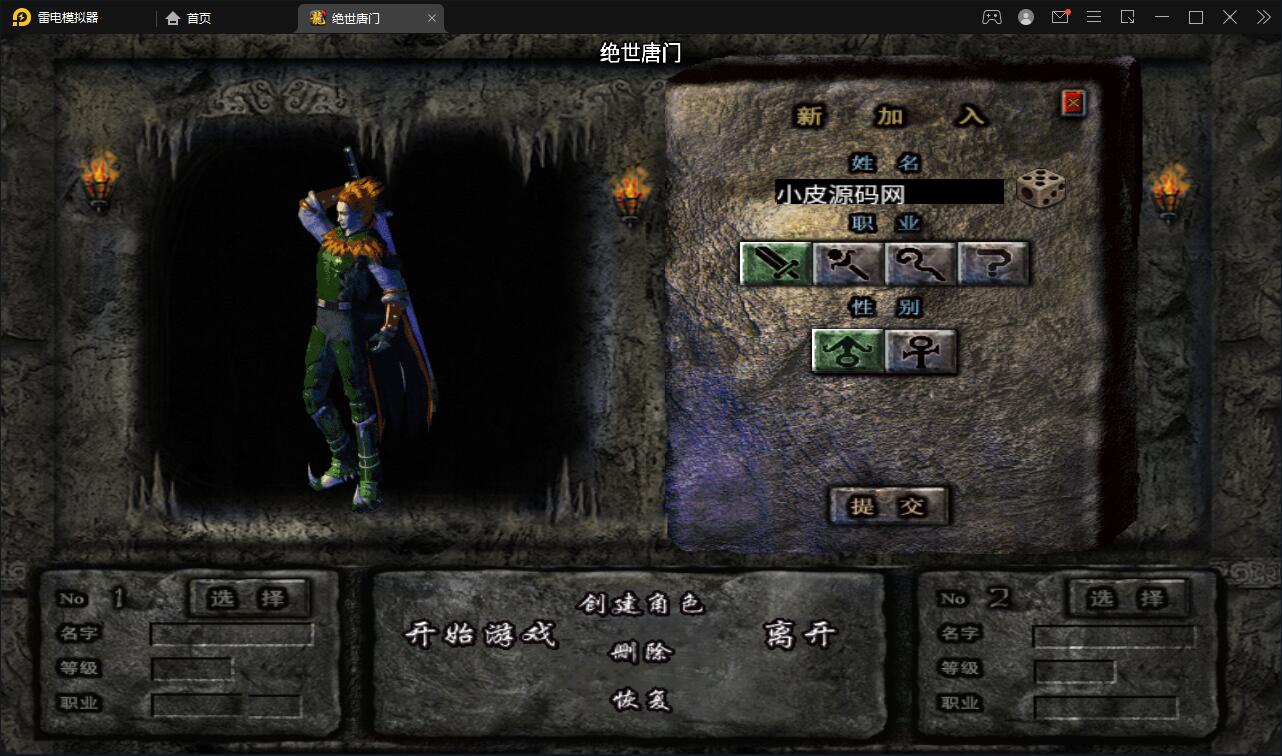Click the dice icon to randomize the name

1041,190
